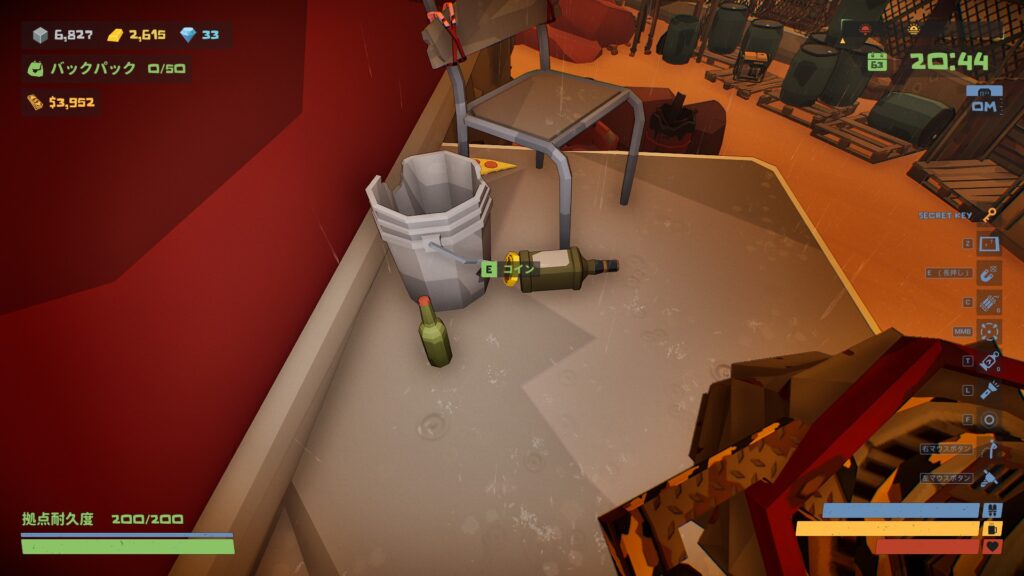This screenshot has height=576, width=1024.
Task: Click the pickaxe tool icon
Action: (x=989, y=449)
